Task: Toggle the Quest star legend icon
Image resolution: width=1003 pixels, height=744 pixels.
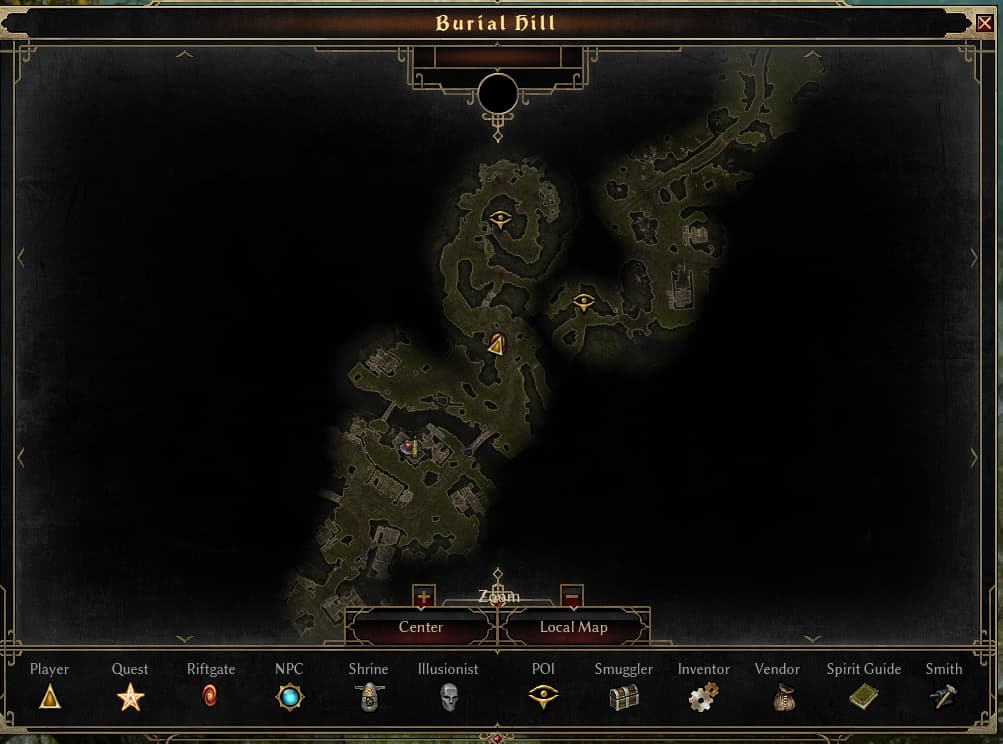Action: (x=130, y=697)
